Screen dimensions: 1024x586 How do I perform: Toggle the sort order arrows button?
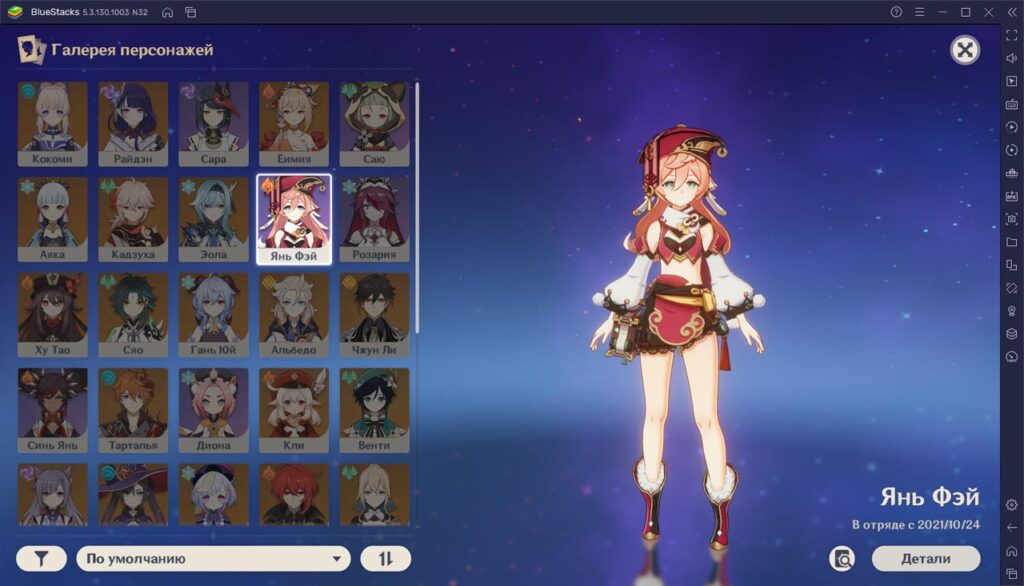click(385, 559)
